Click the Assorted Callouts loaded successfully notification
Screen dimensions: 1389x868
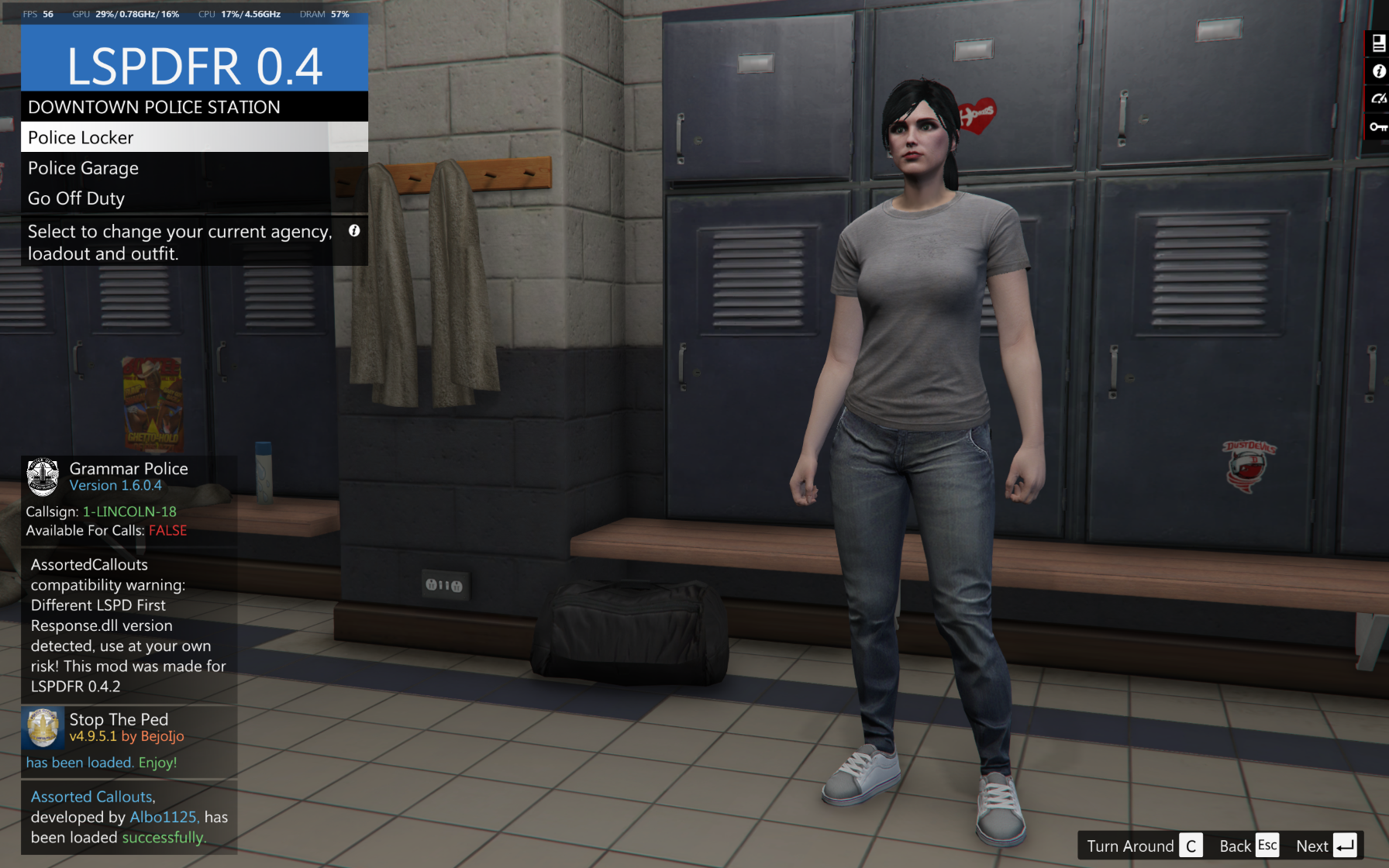click(129, 817)
